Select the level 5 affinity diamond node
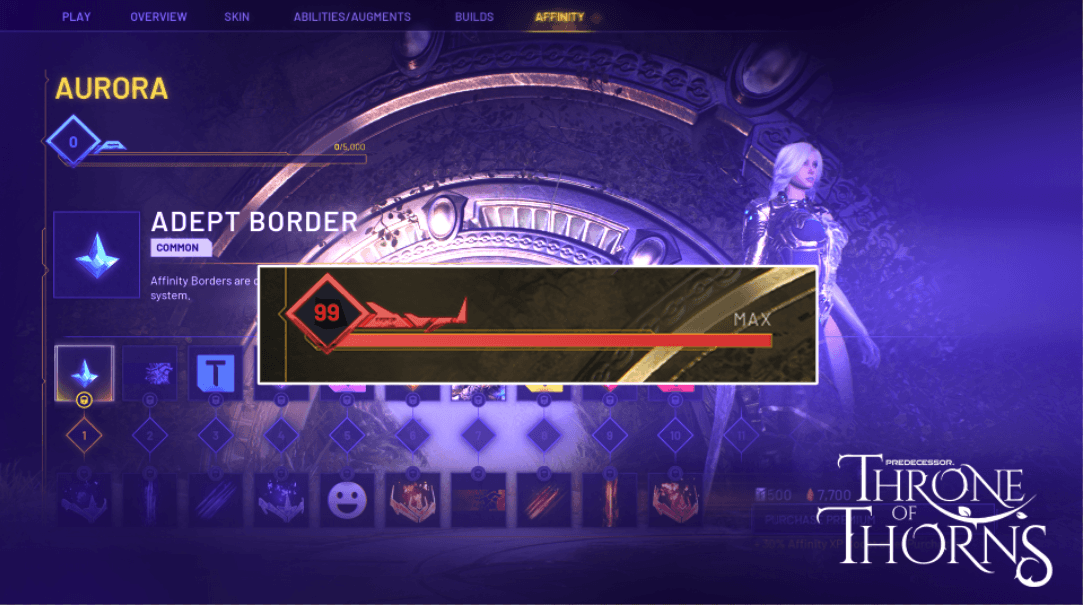This screenshot has height=605, width=1083. (x=347, y=435)
